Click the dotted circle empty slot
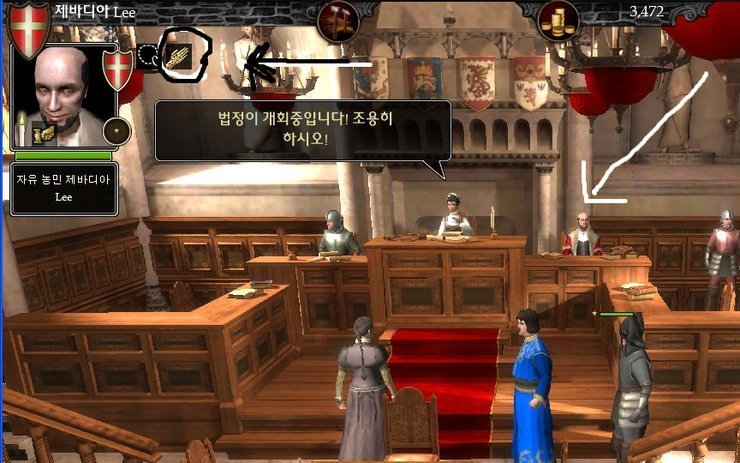The height and width of the screenshot is (463, 740). 148,57
